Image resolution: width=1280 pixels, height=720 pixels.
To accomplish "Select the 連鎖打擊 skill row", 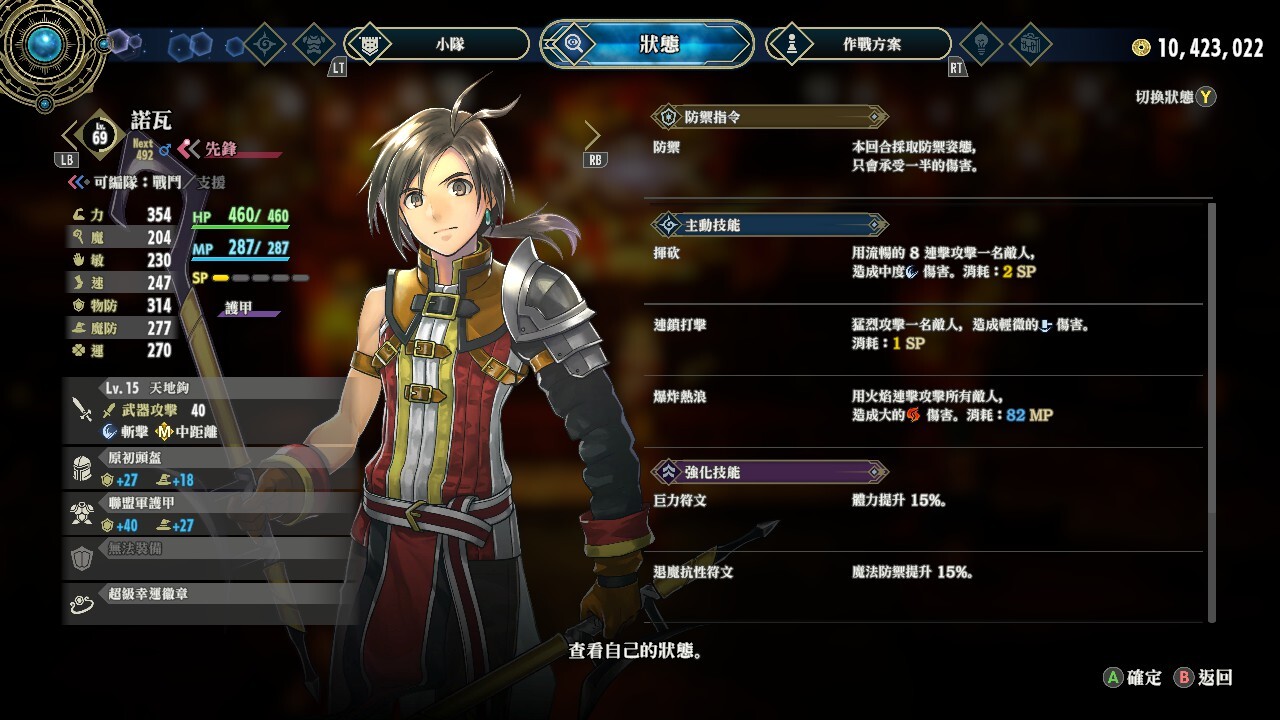I will click(x=920, y=335).
